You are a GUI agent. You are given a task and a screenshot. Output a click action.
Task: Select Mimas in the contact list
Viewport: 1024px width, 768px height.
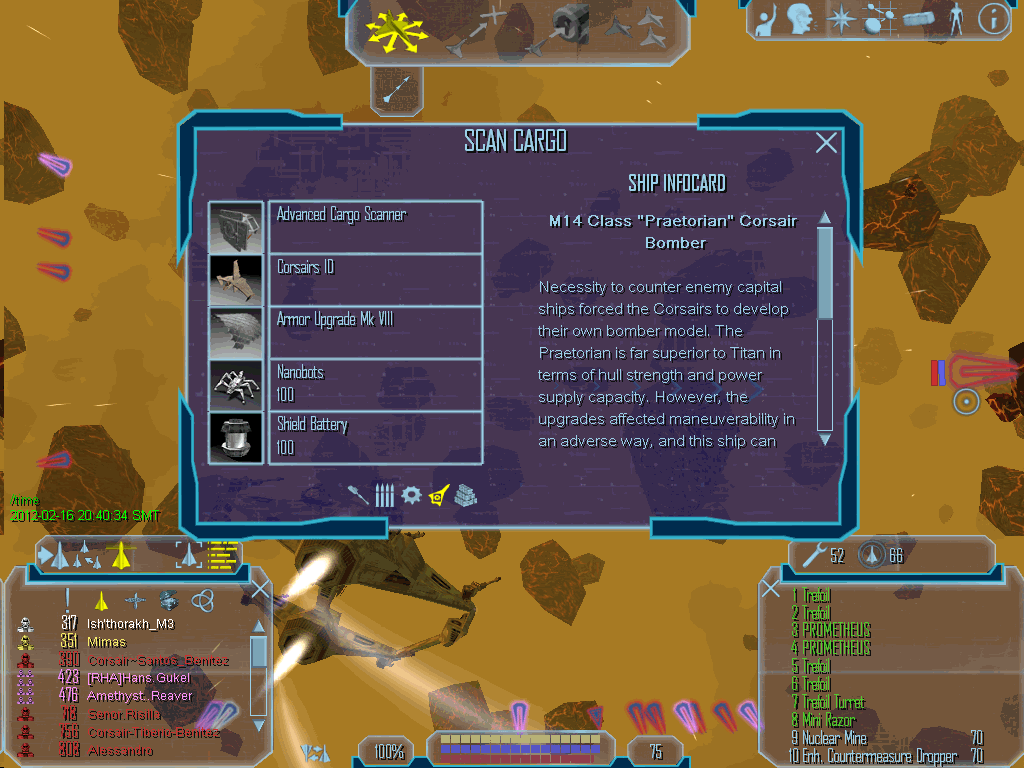[x=107, y=642]
